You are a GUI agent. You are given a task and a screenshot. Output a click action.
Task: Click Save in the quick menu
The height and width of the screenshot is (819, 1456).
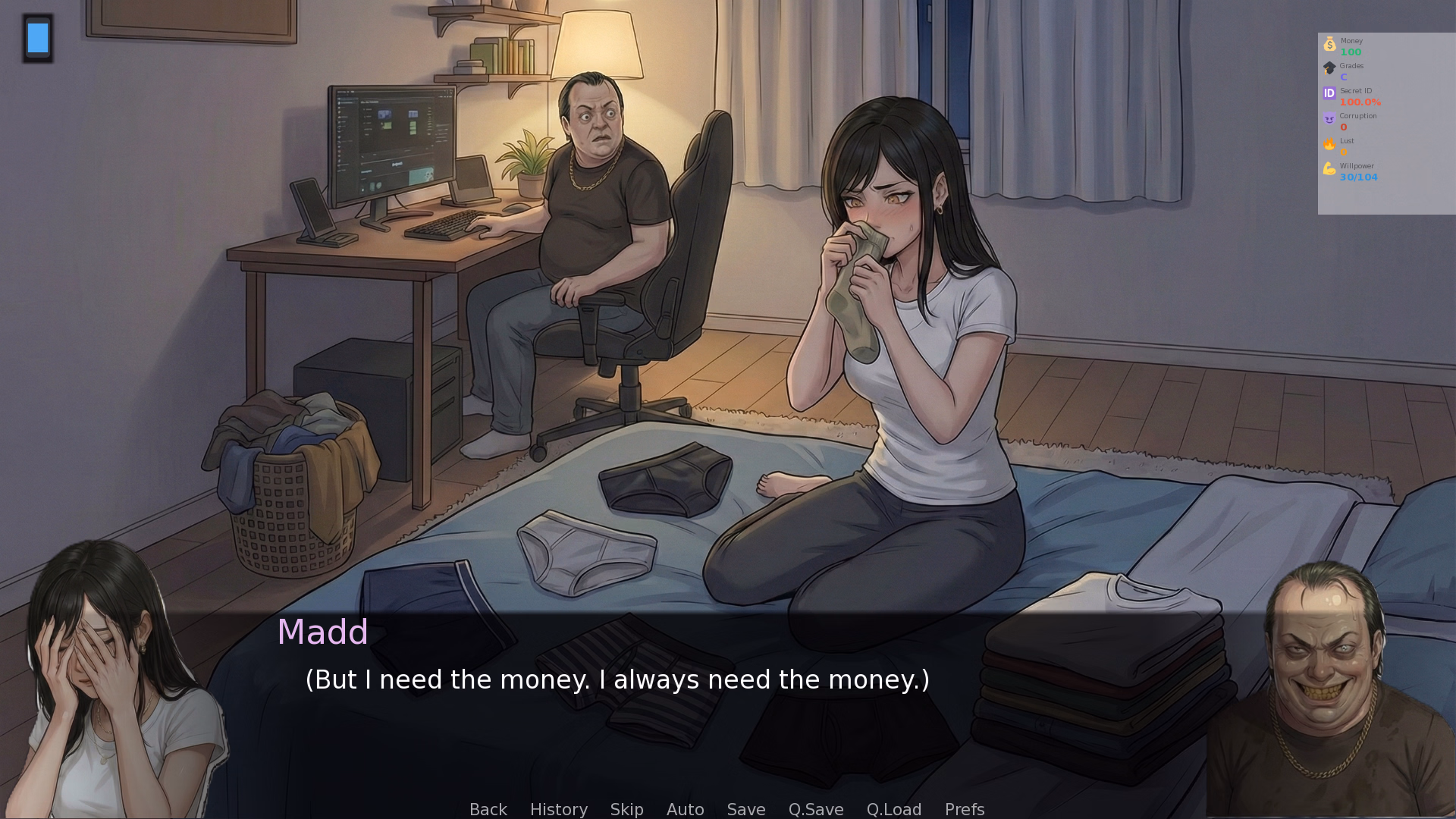click(x=745, y=809)
